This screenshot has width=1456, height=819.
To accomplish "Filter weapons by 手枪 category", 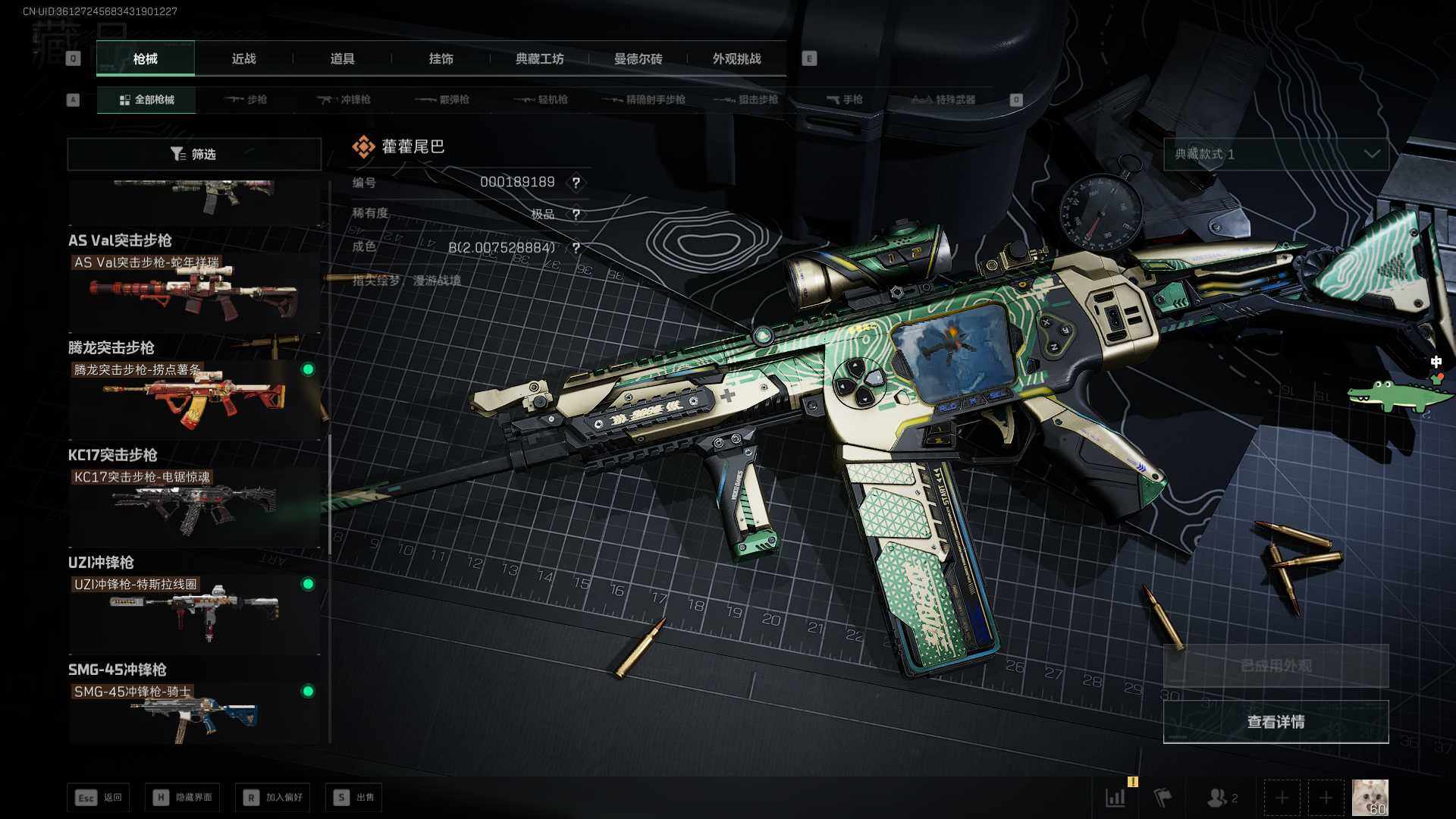I will click(x=844, y=99).
